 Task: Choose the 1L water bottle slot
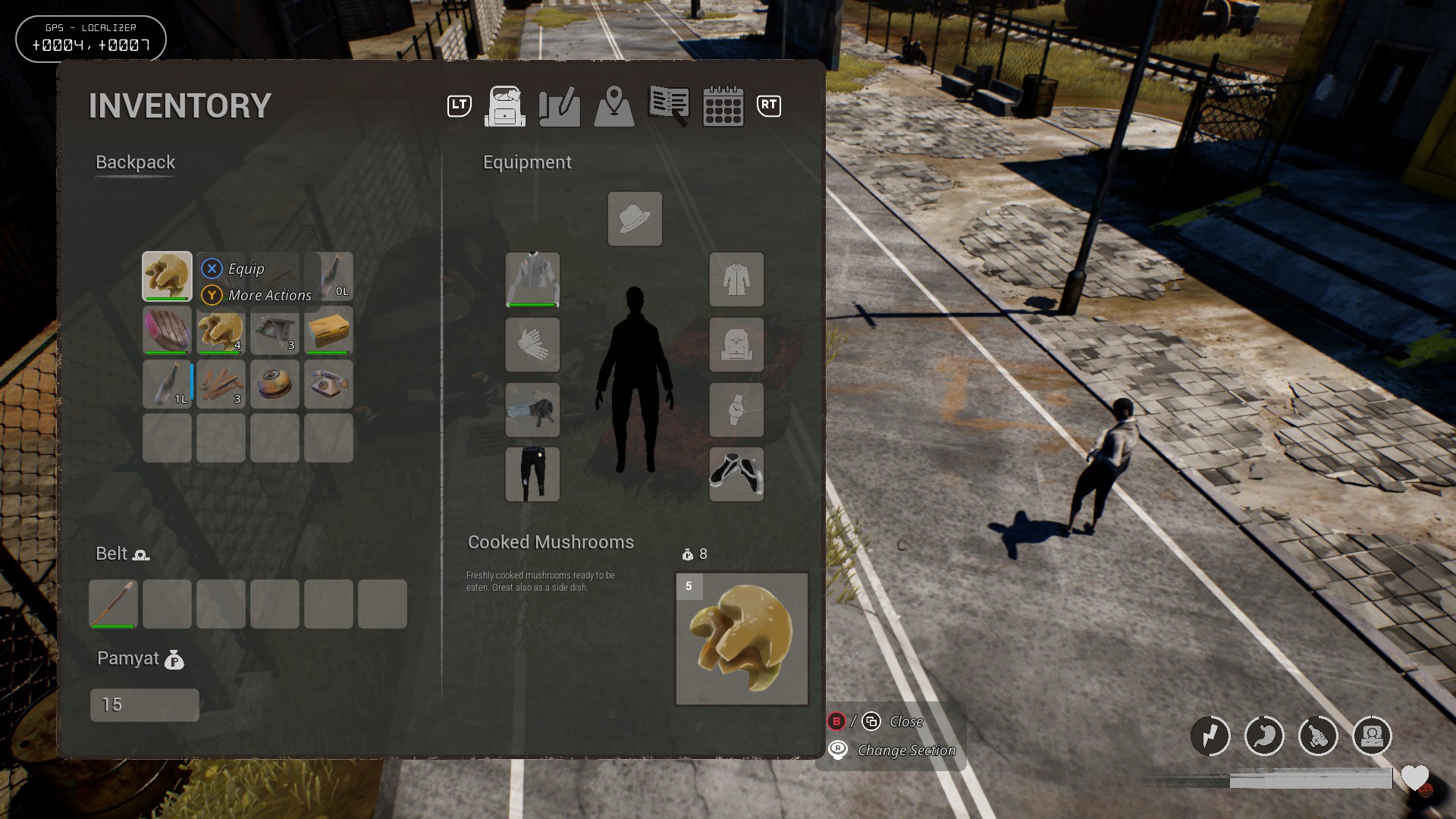[x=167, y=384]
